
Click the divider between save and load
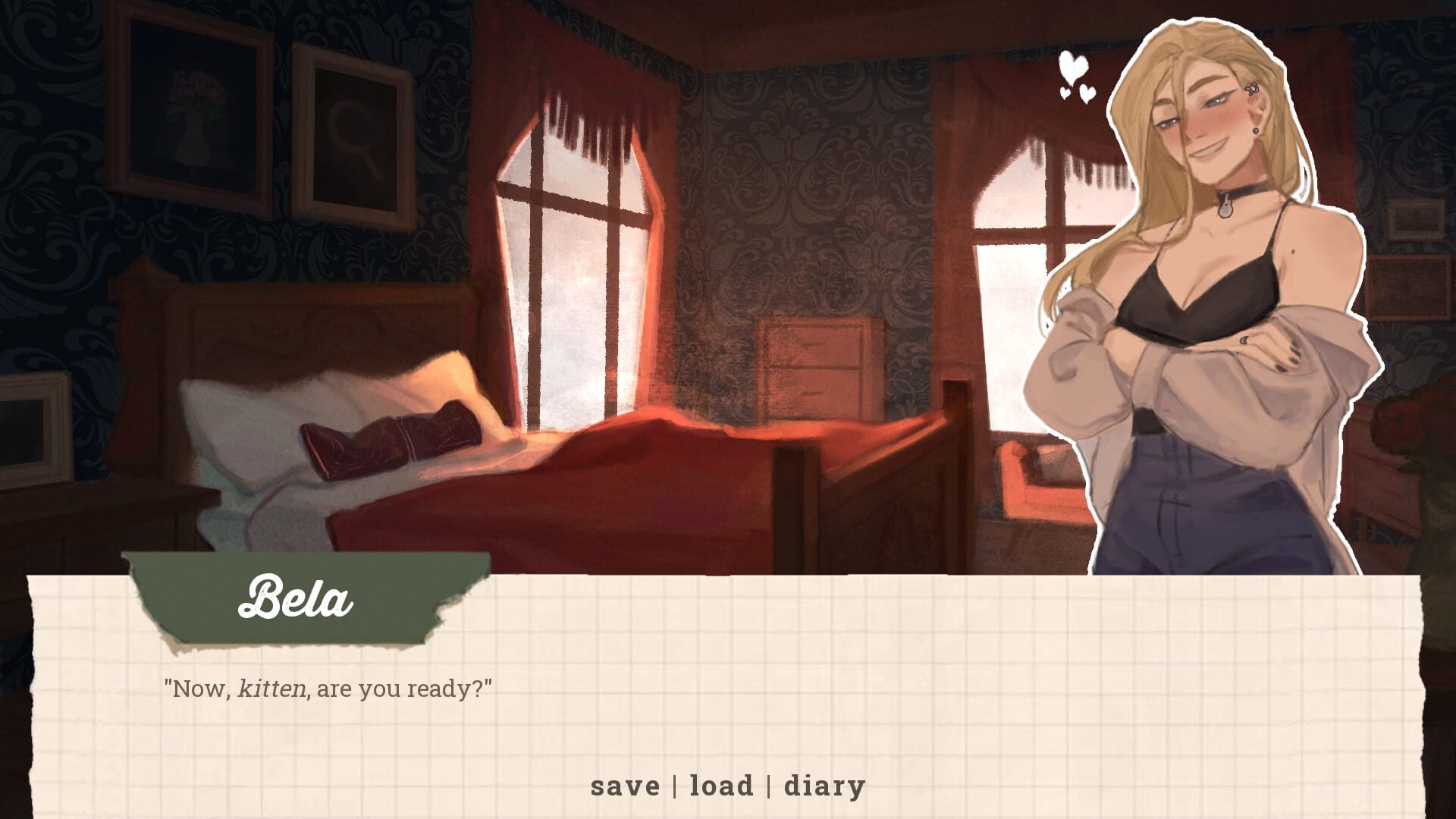click(675, 786)
